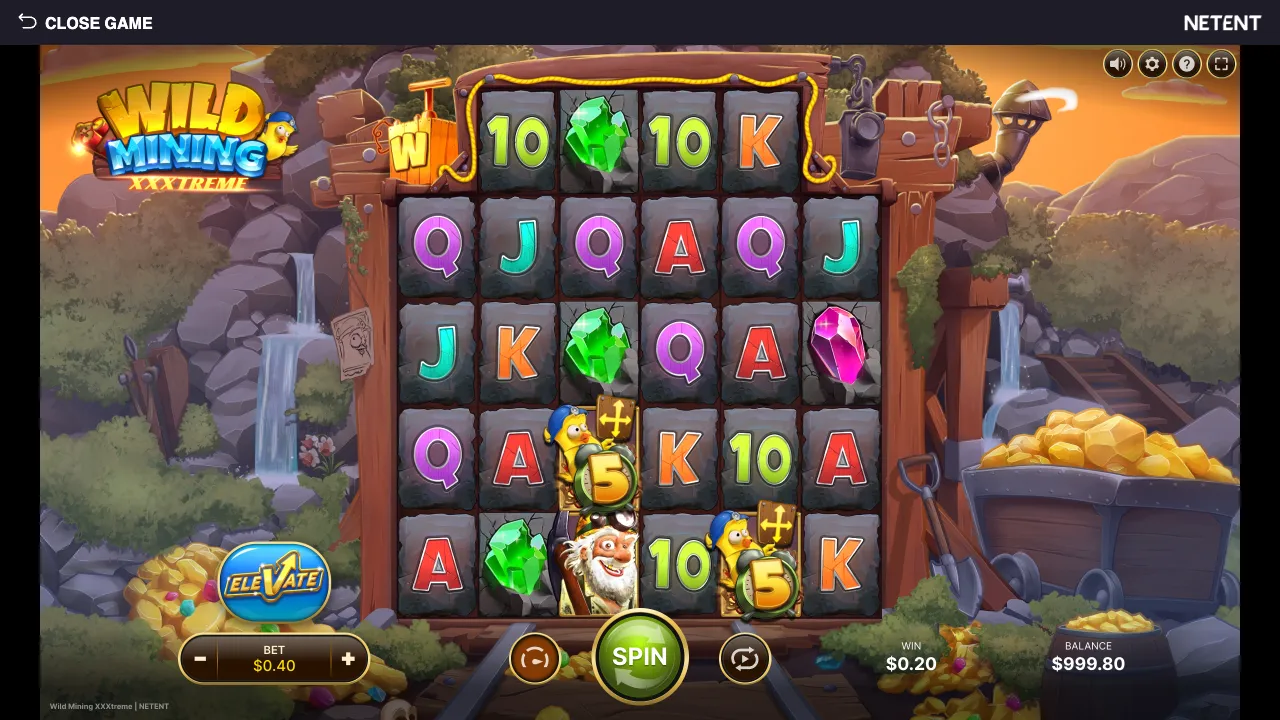Open the settings gear menu
The height and width of the screenshot is (720, 1280).
click(x=1152, y=63)
